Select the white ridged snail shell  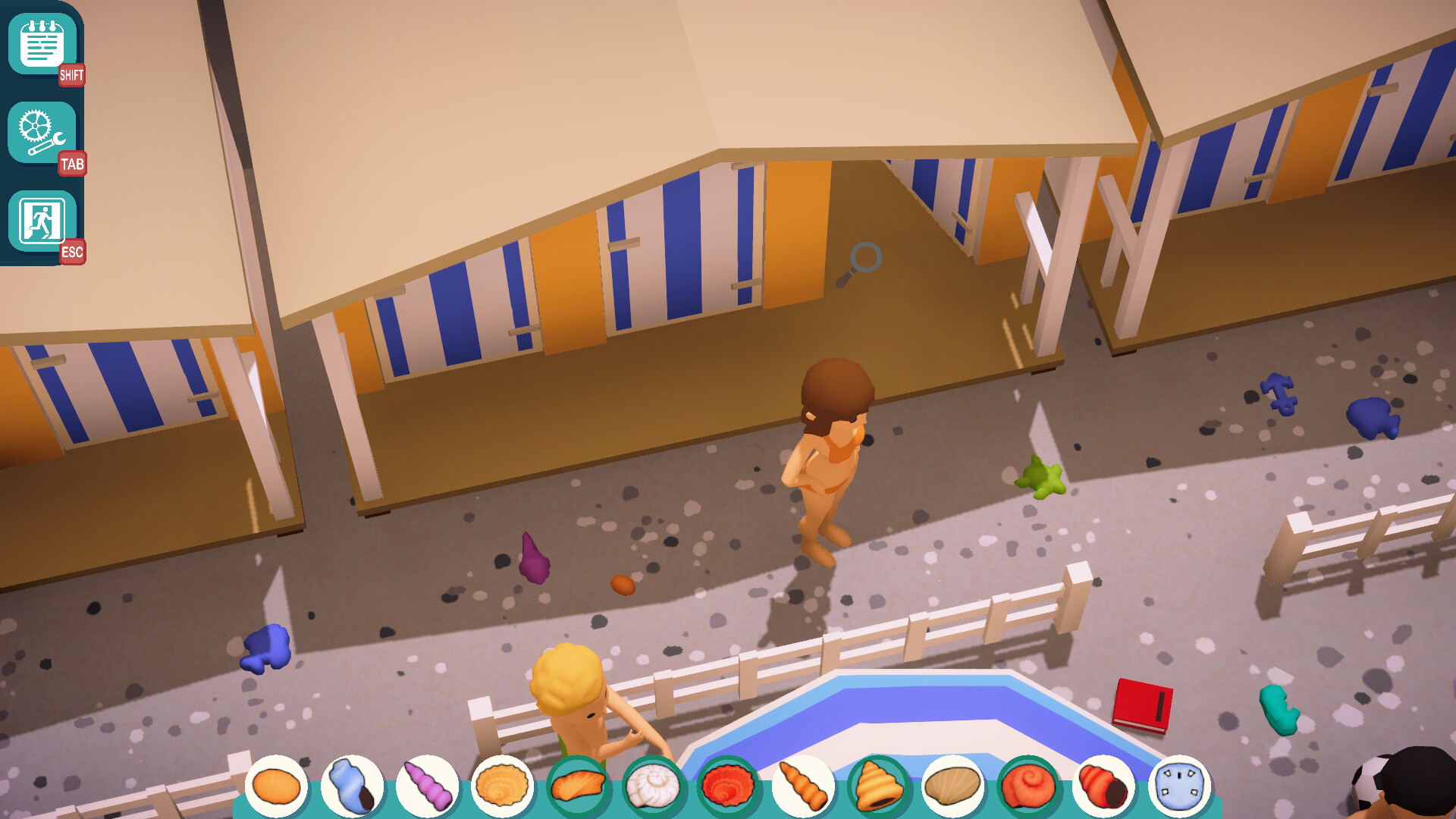[652, 786]
